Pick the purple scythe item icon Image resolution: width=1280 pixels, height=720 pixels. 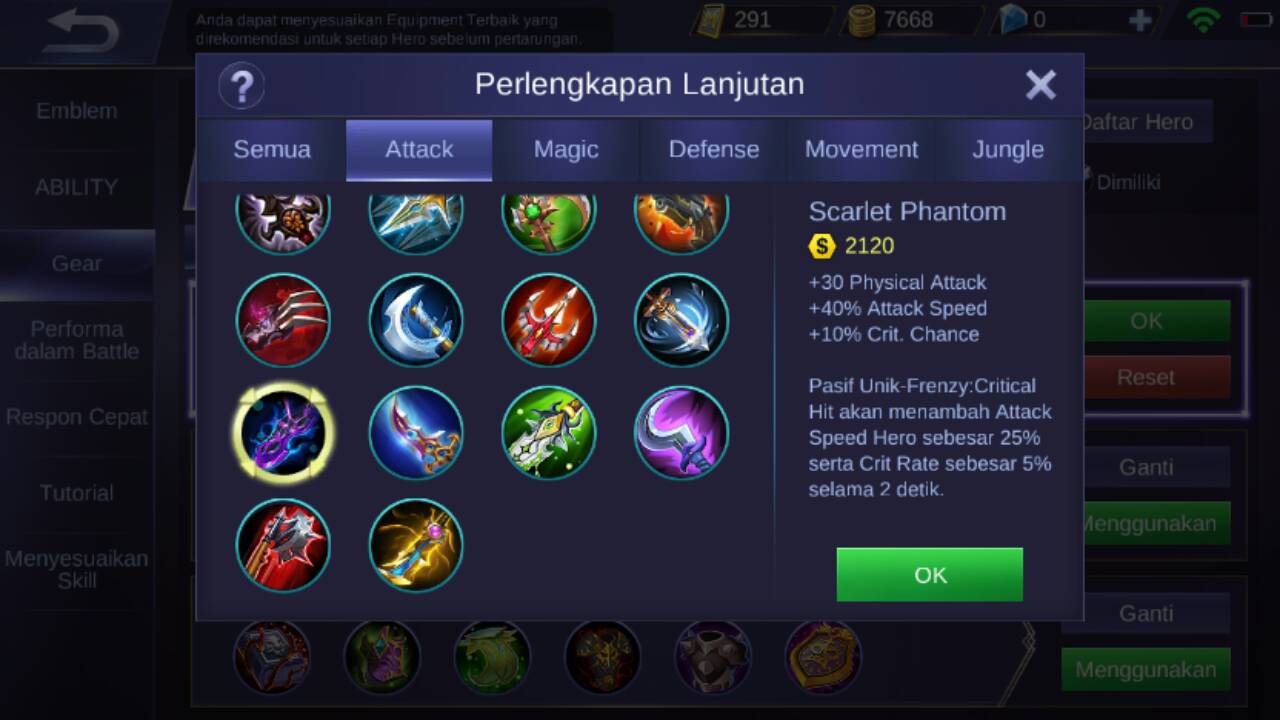(x=681, y=433)
